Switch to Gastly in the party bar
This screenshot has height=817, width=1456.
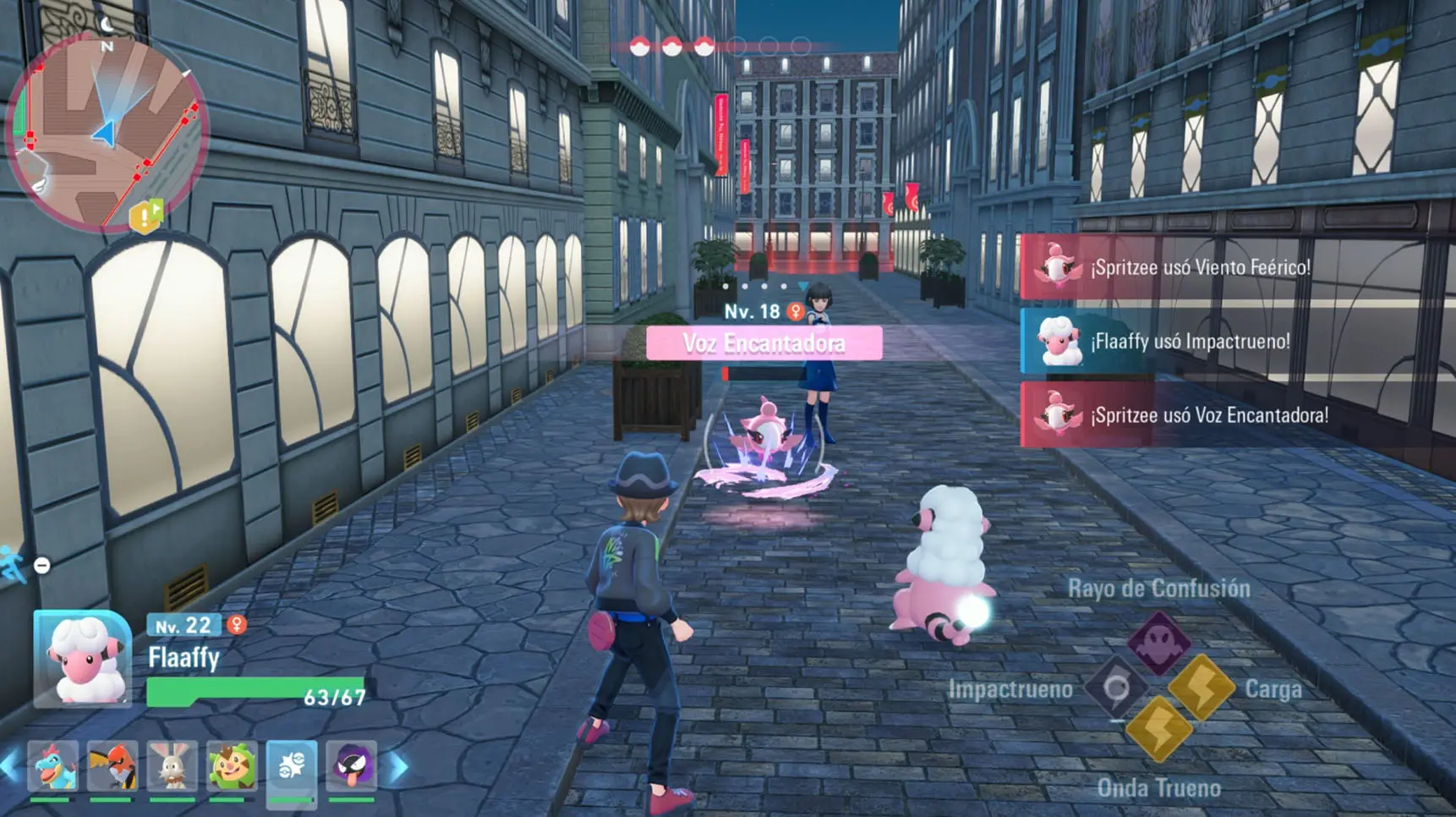point(351,766)
